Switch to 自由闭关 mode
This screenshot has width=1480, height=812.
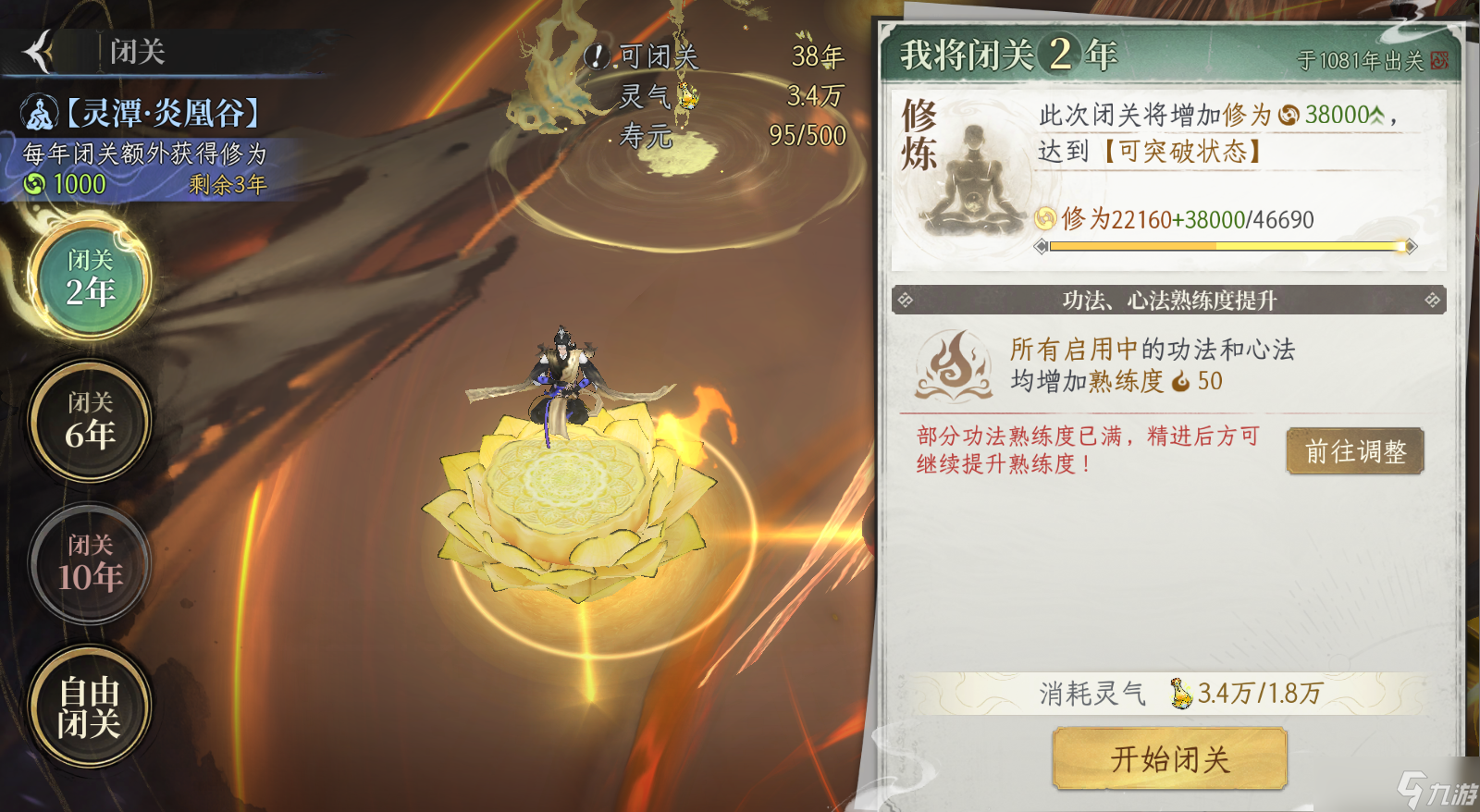pos(88,707)
